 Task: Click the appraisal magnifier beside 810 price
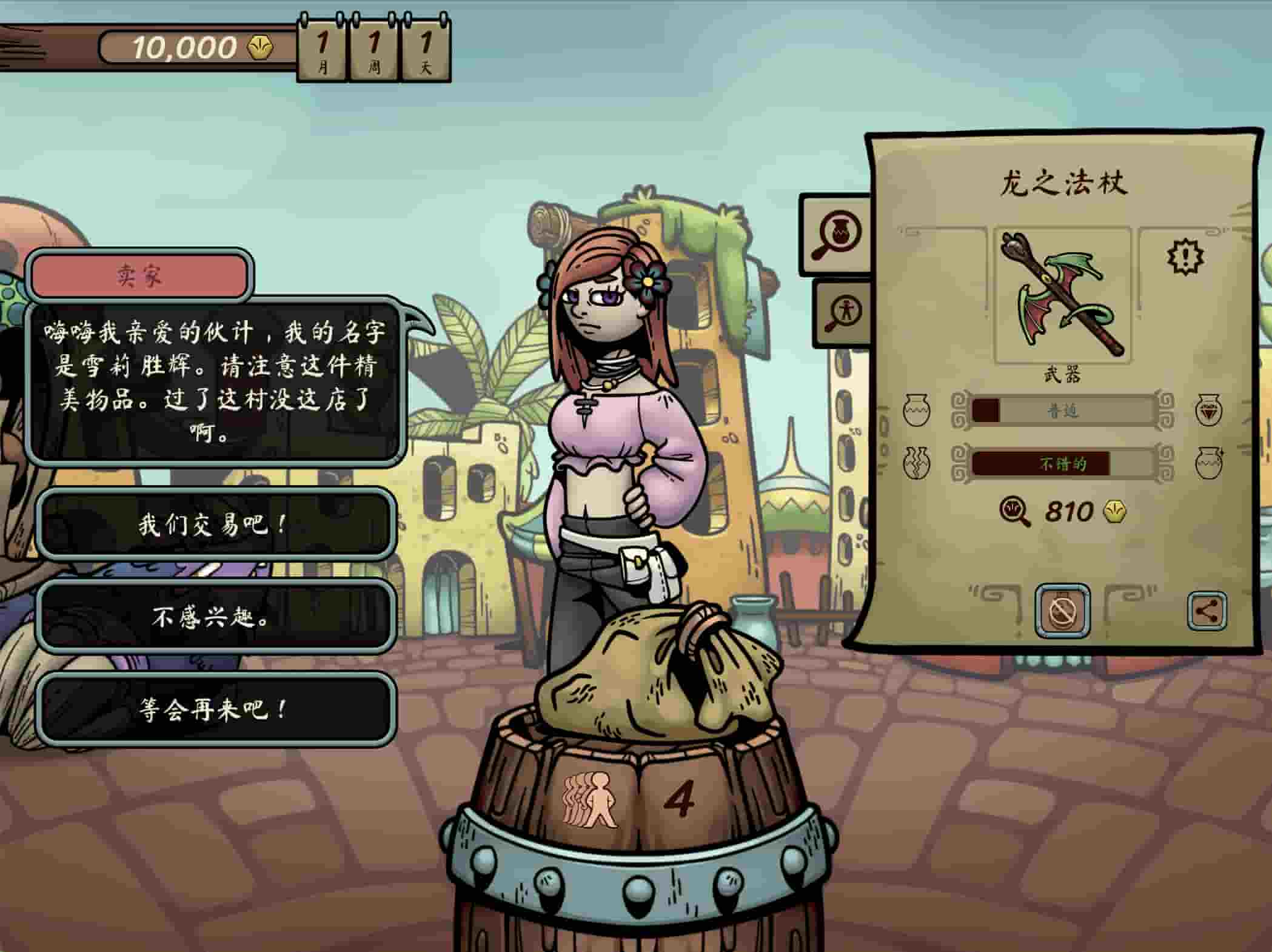tap(1014, 512)
